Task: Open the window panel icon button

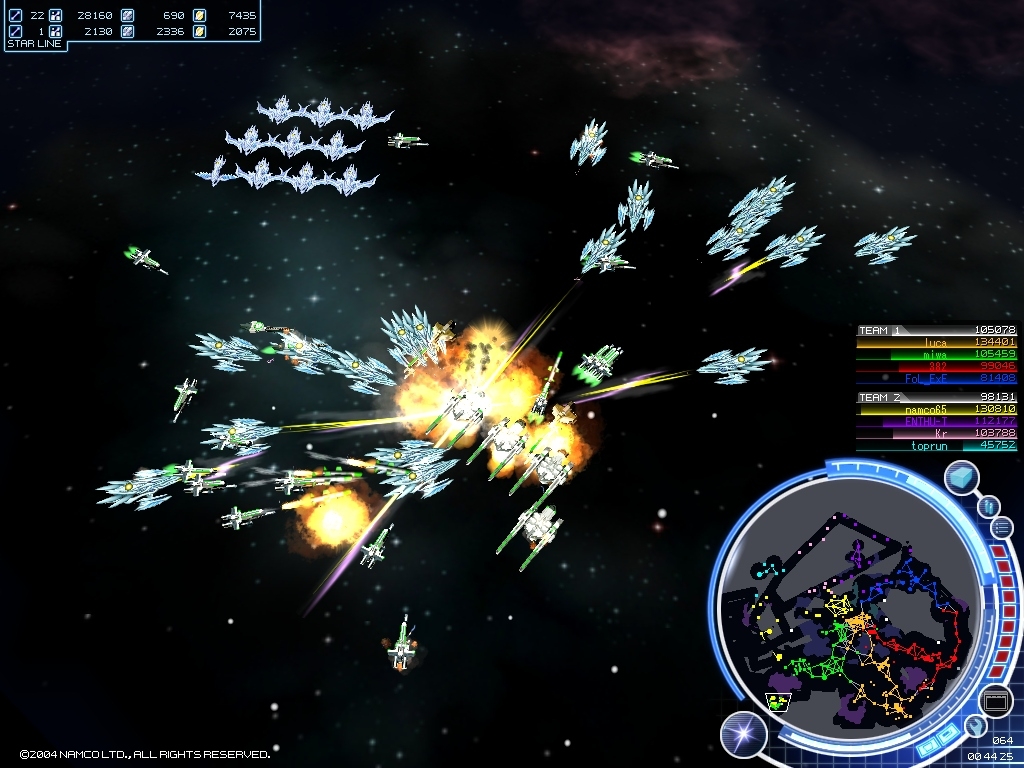Action: (x=995, y=702)
